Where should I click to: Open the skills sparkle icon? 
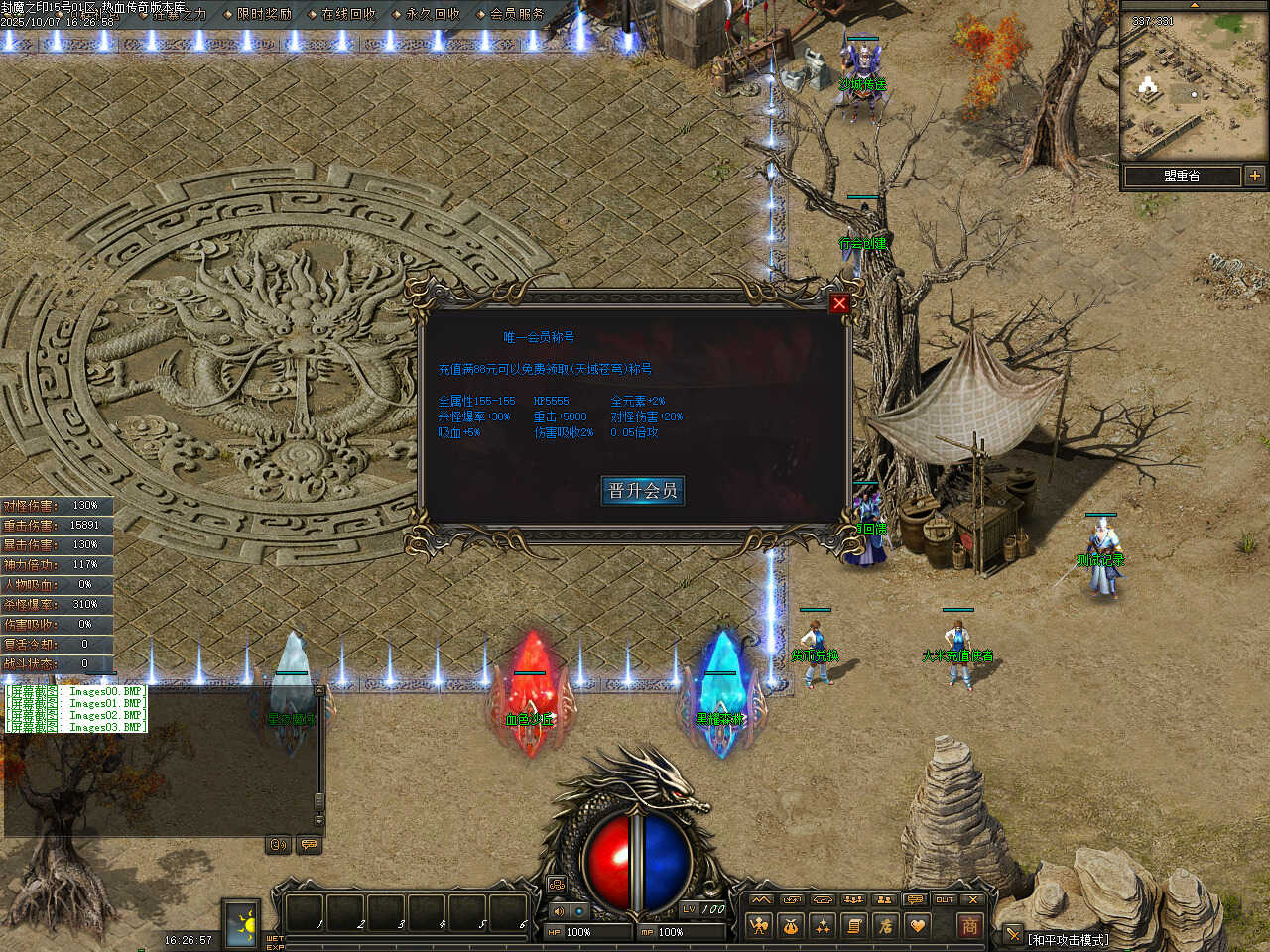(x=823, y=926)
